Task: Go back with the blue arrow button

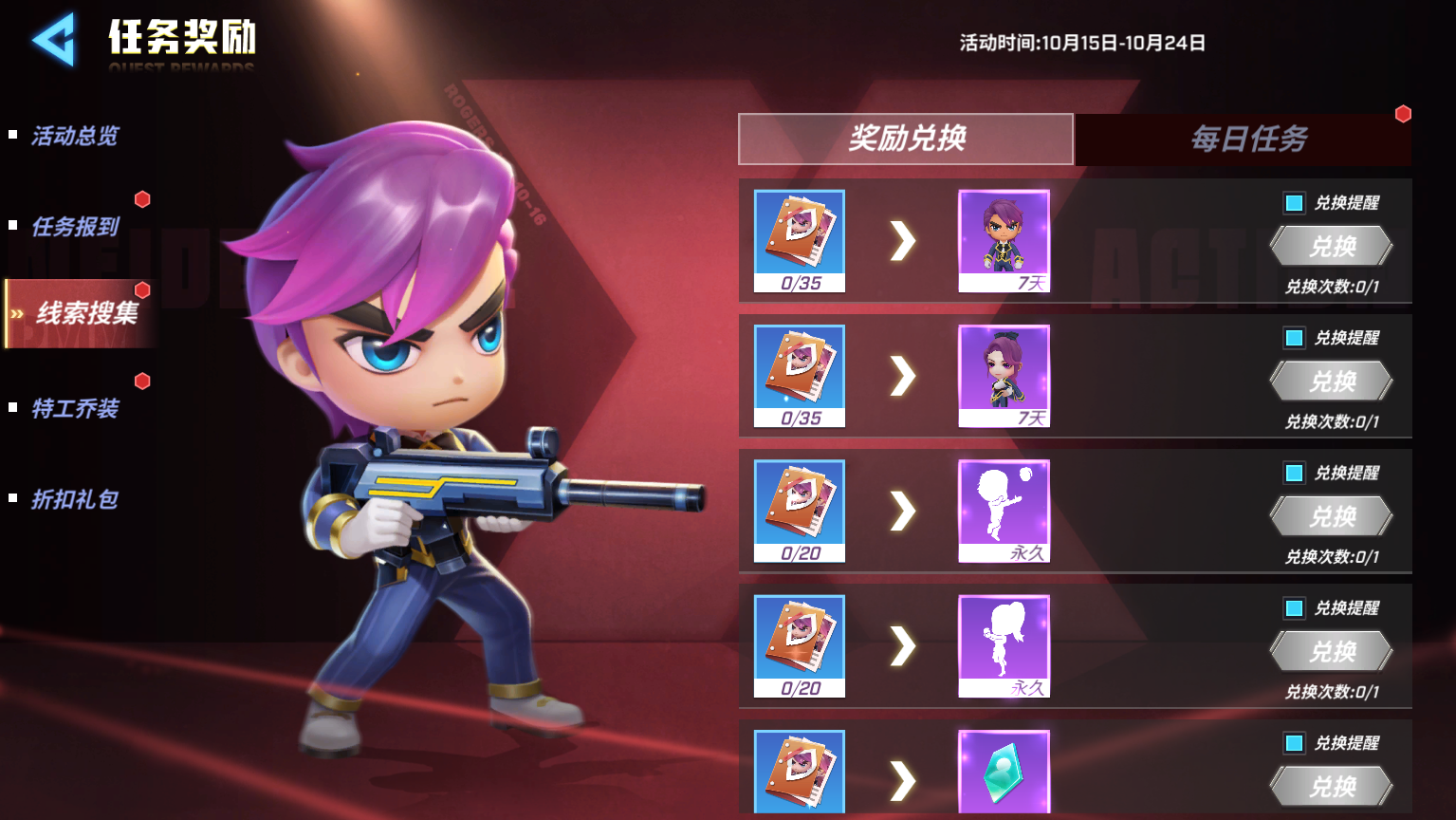Action: click(53, 40)
